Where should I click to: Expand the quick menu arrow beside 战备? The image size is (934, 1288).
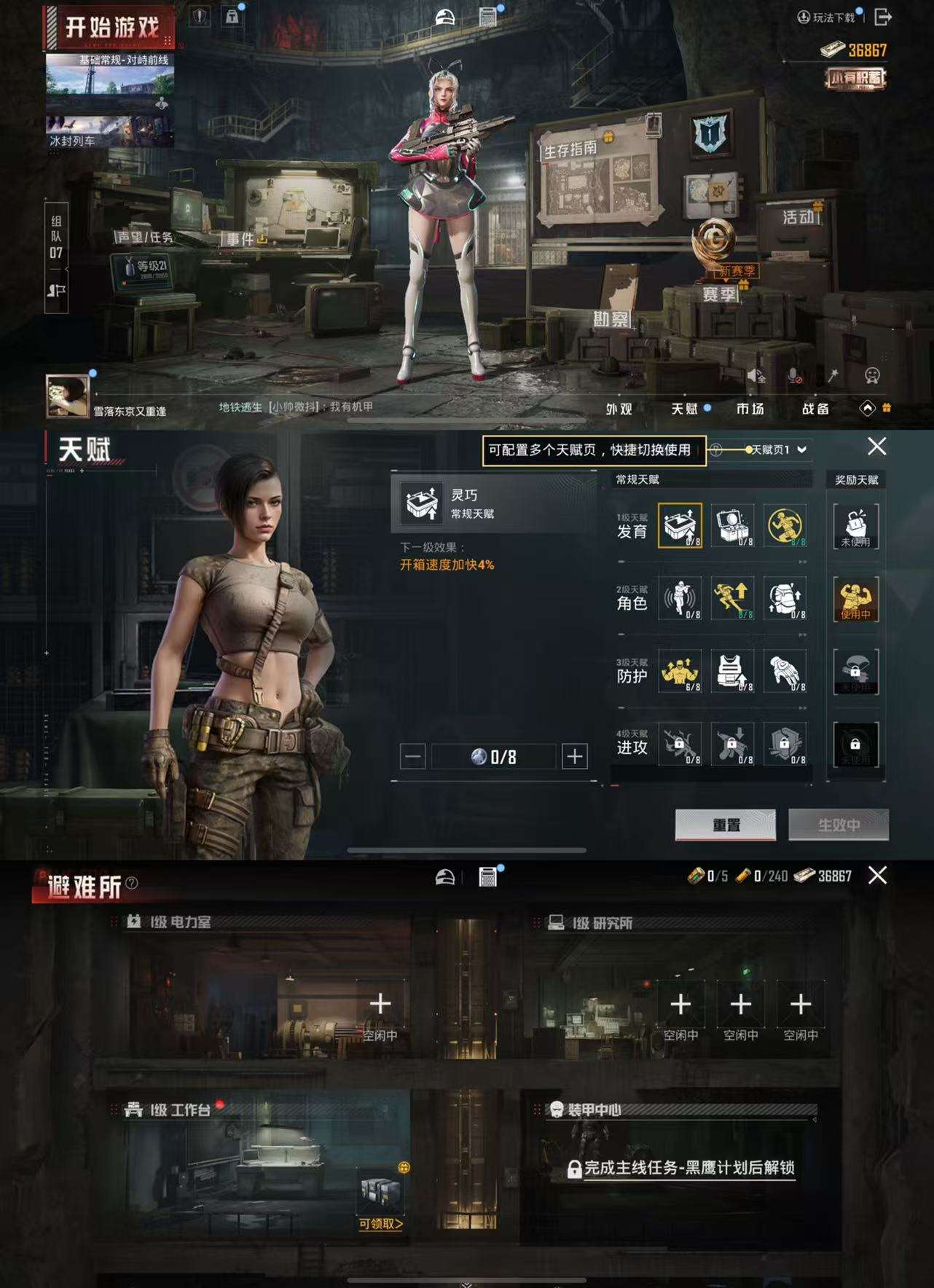pyautogui.click(x=867, y=409)
